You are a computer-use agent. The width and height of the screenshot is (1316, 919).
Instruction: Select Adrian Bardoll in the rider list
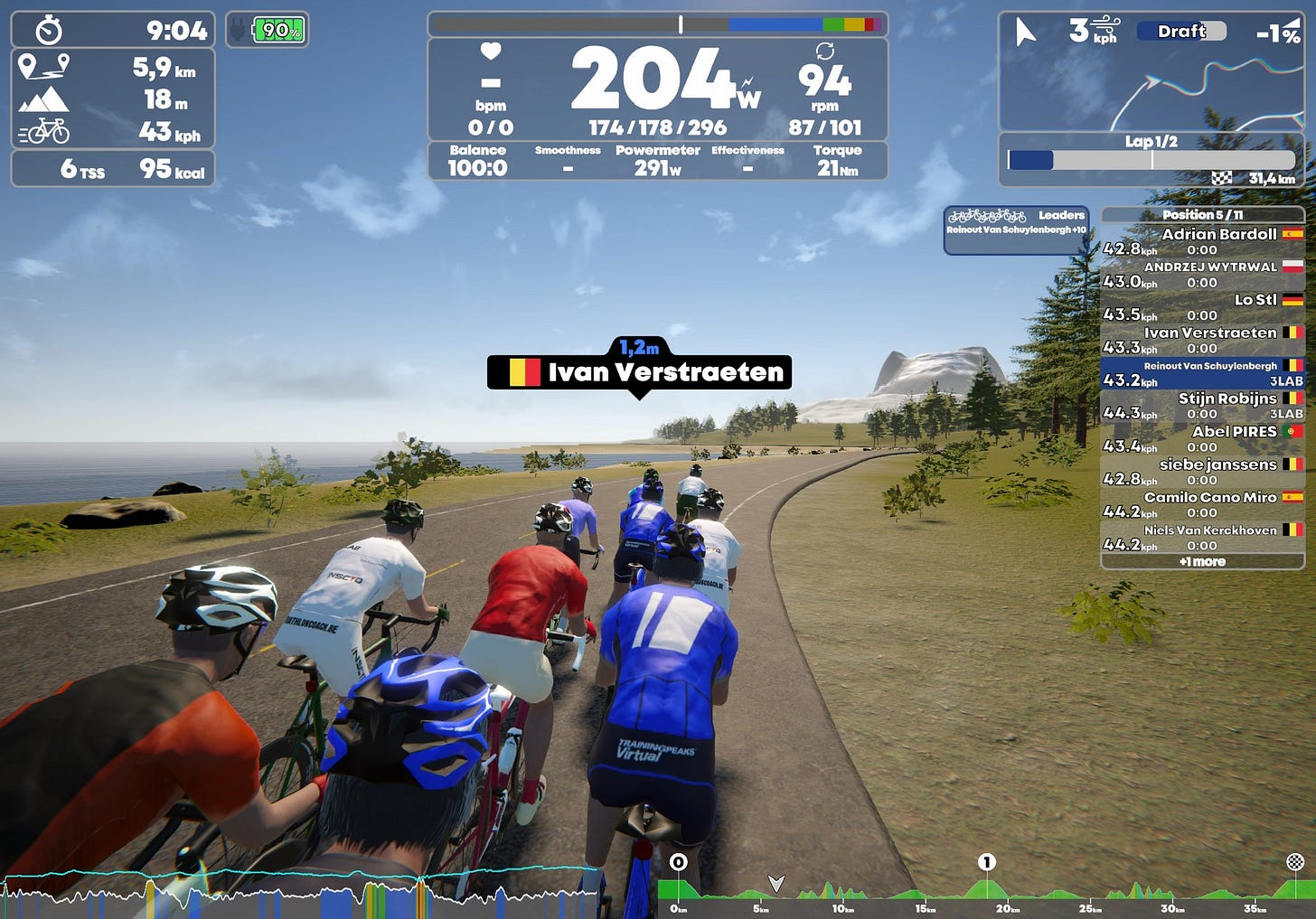(x=1202, y=241)
